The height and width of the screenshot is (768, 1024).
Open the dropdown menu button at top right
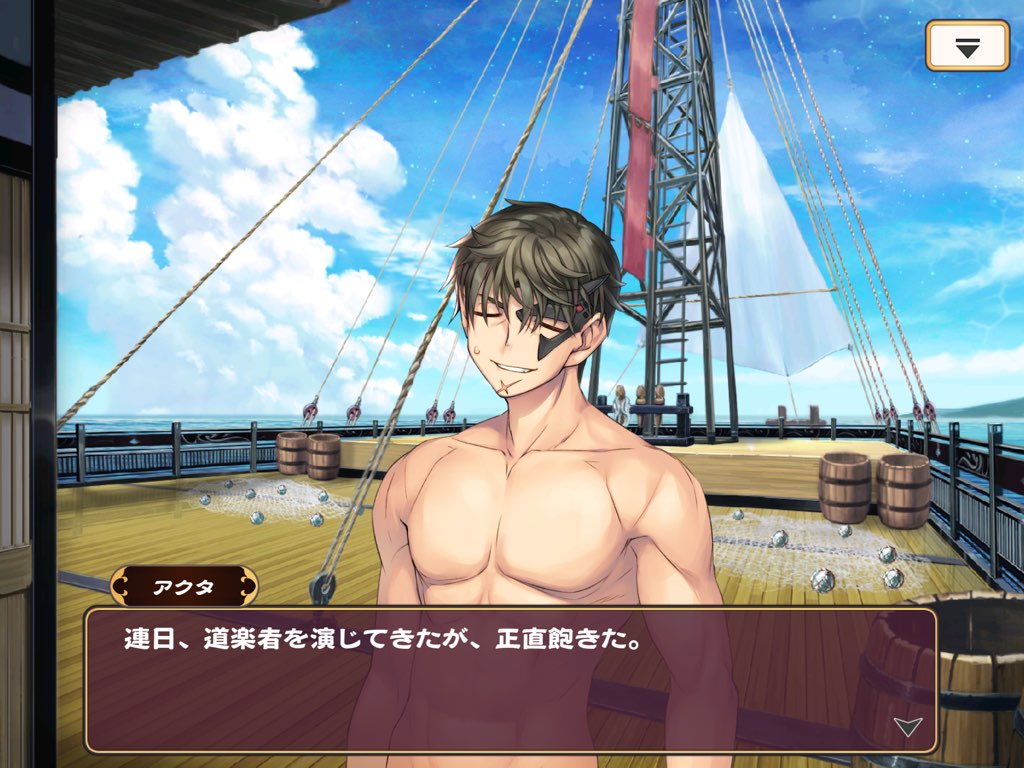click(966, 46)
